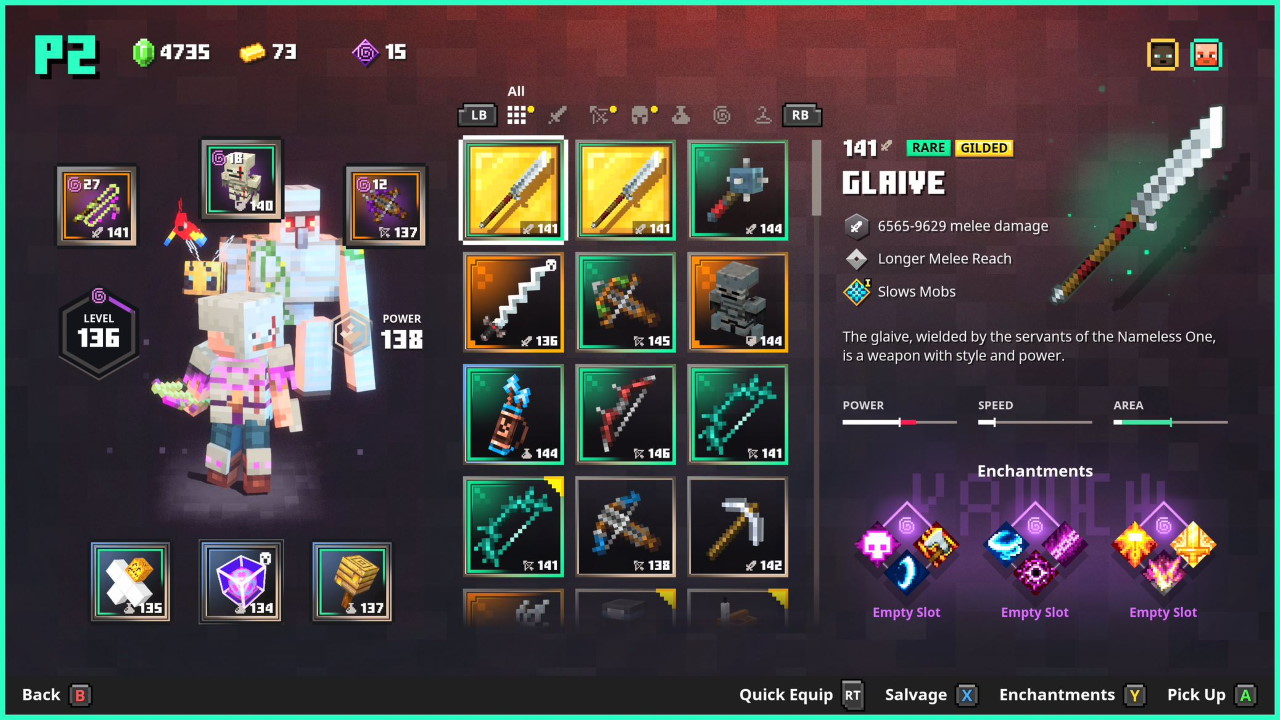Select the melee weapons filter icon
Screen dimensions: 1280x720
point(557,115)
